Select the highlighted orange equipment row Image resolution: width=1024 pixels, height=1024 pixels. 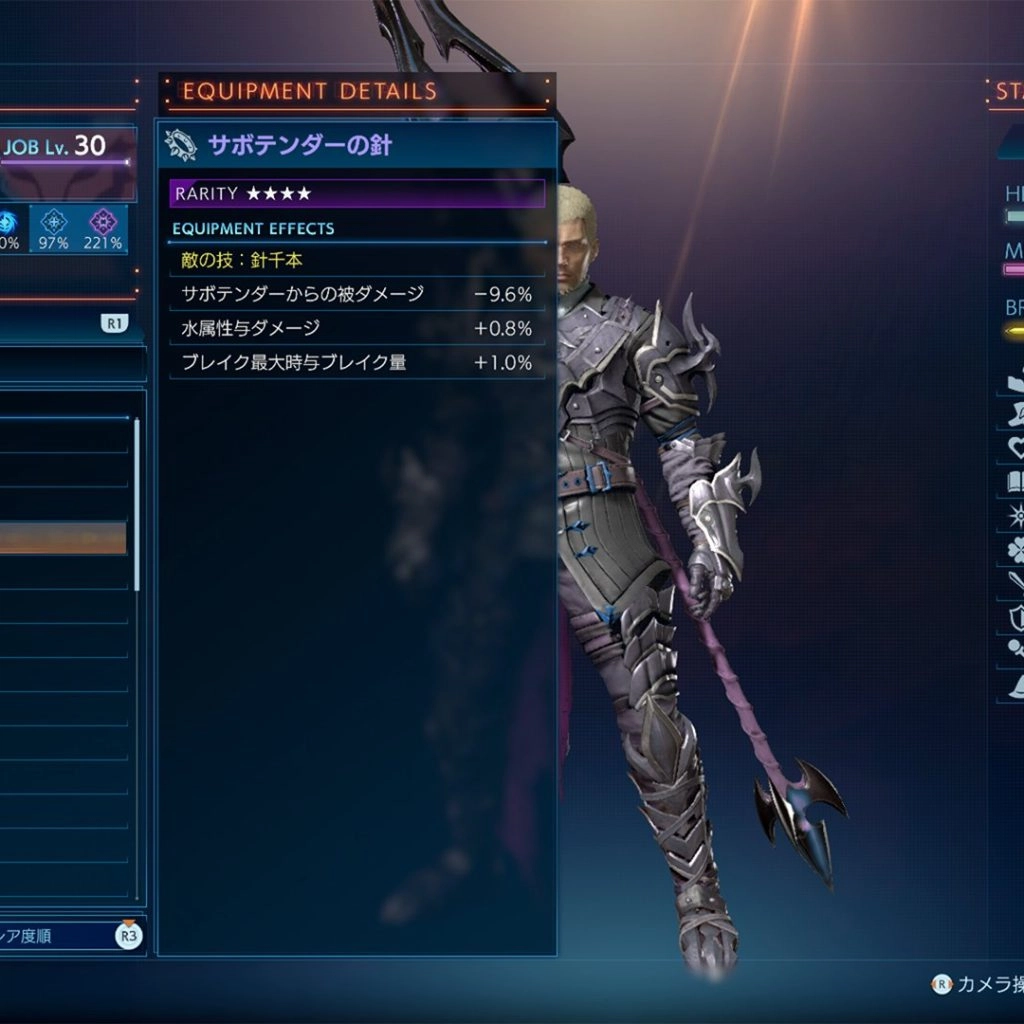tap(63, 538)
